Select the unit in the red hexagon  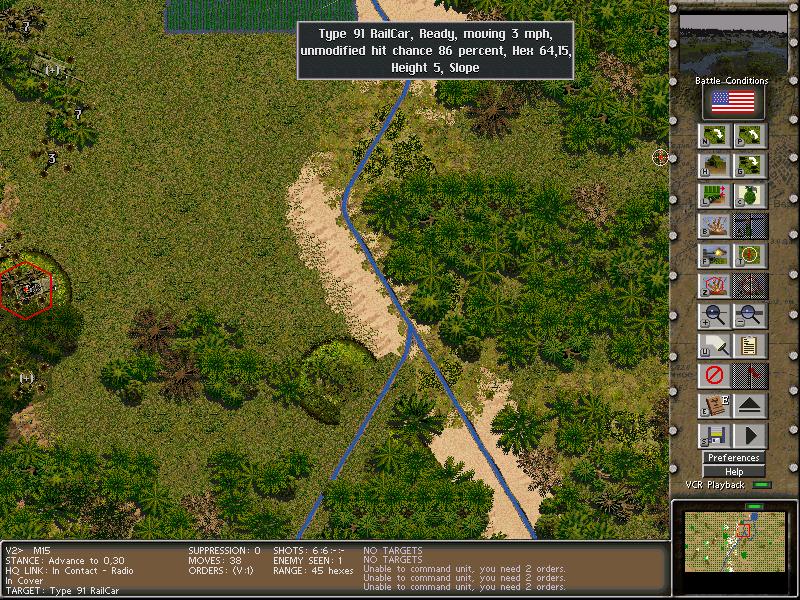click(26, 288)
